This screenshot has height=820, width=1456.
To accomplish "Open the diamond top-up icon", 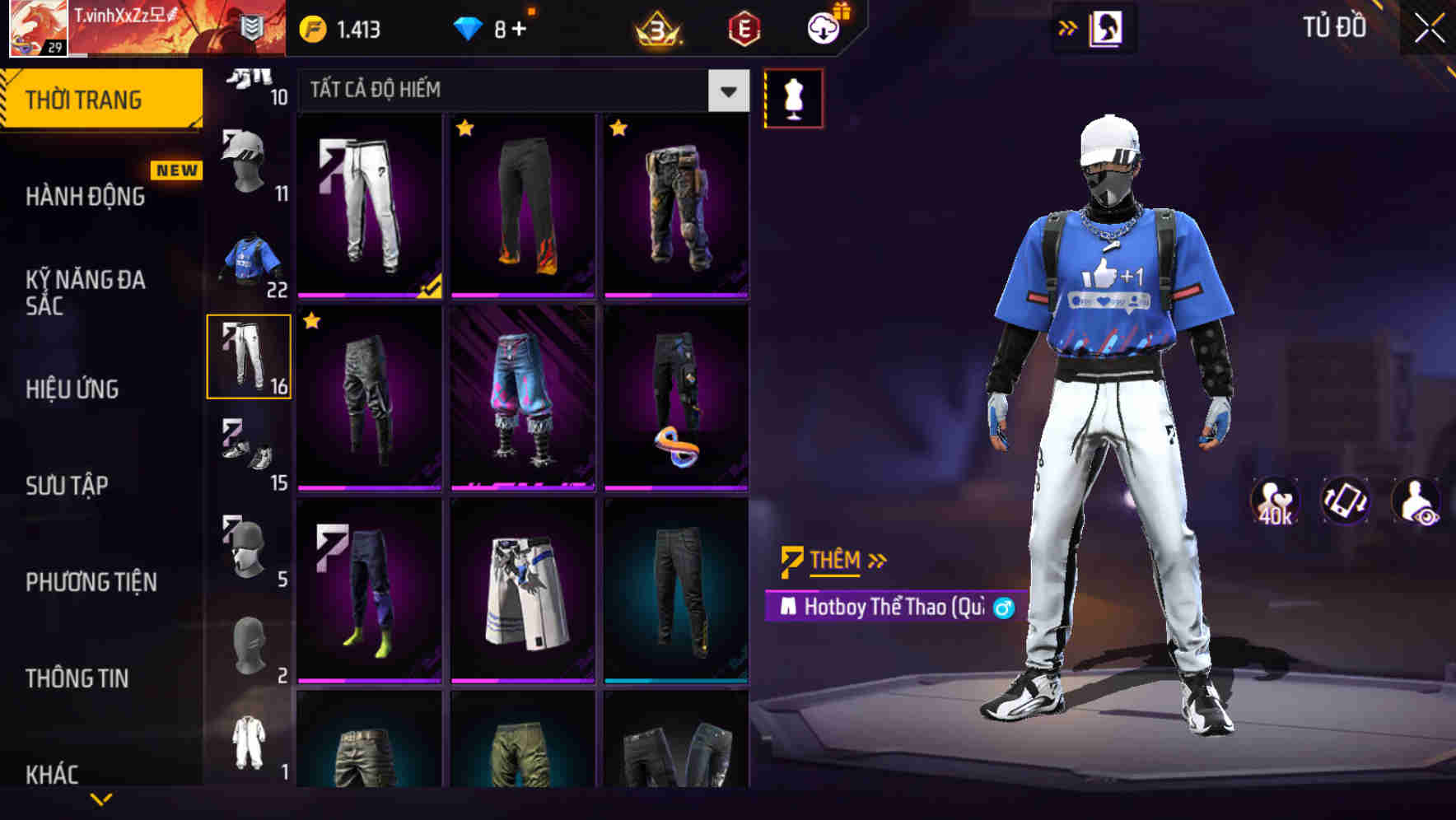I will (469, 28).
